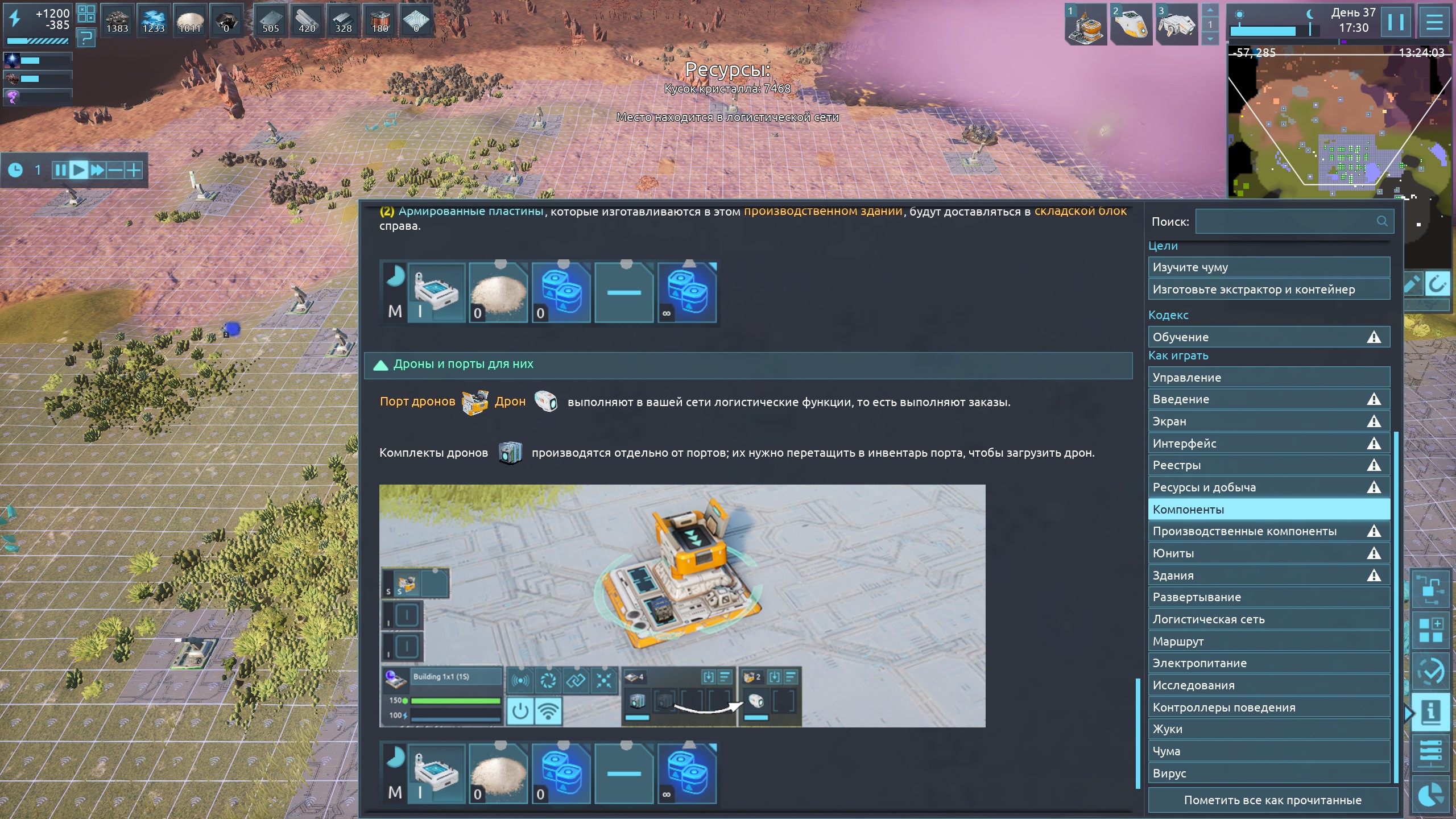
Task: Open the Изучите чуму goal
Action: [1268, 267]
